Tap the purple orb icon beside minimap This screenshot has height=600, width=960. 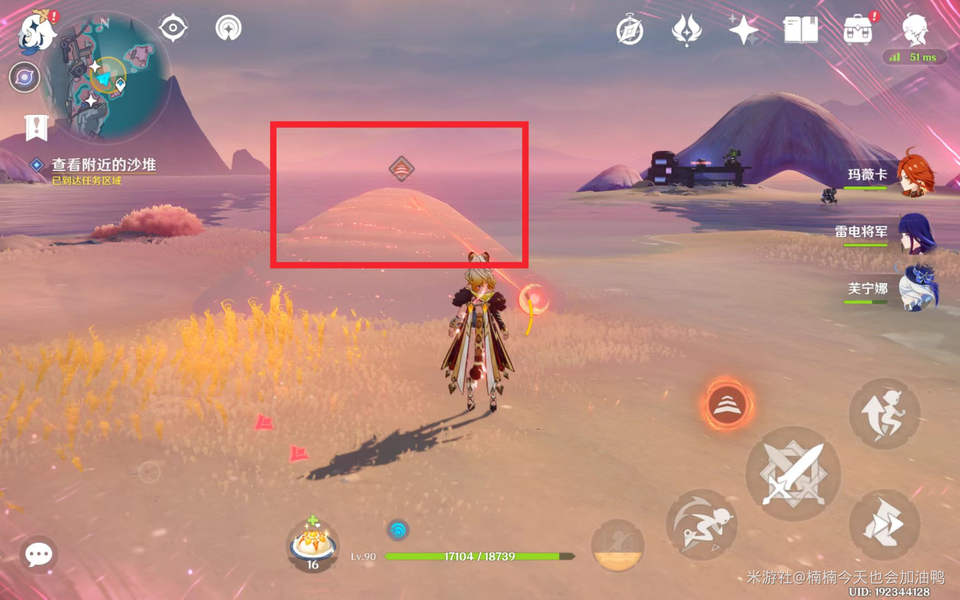click(24, 76)
